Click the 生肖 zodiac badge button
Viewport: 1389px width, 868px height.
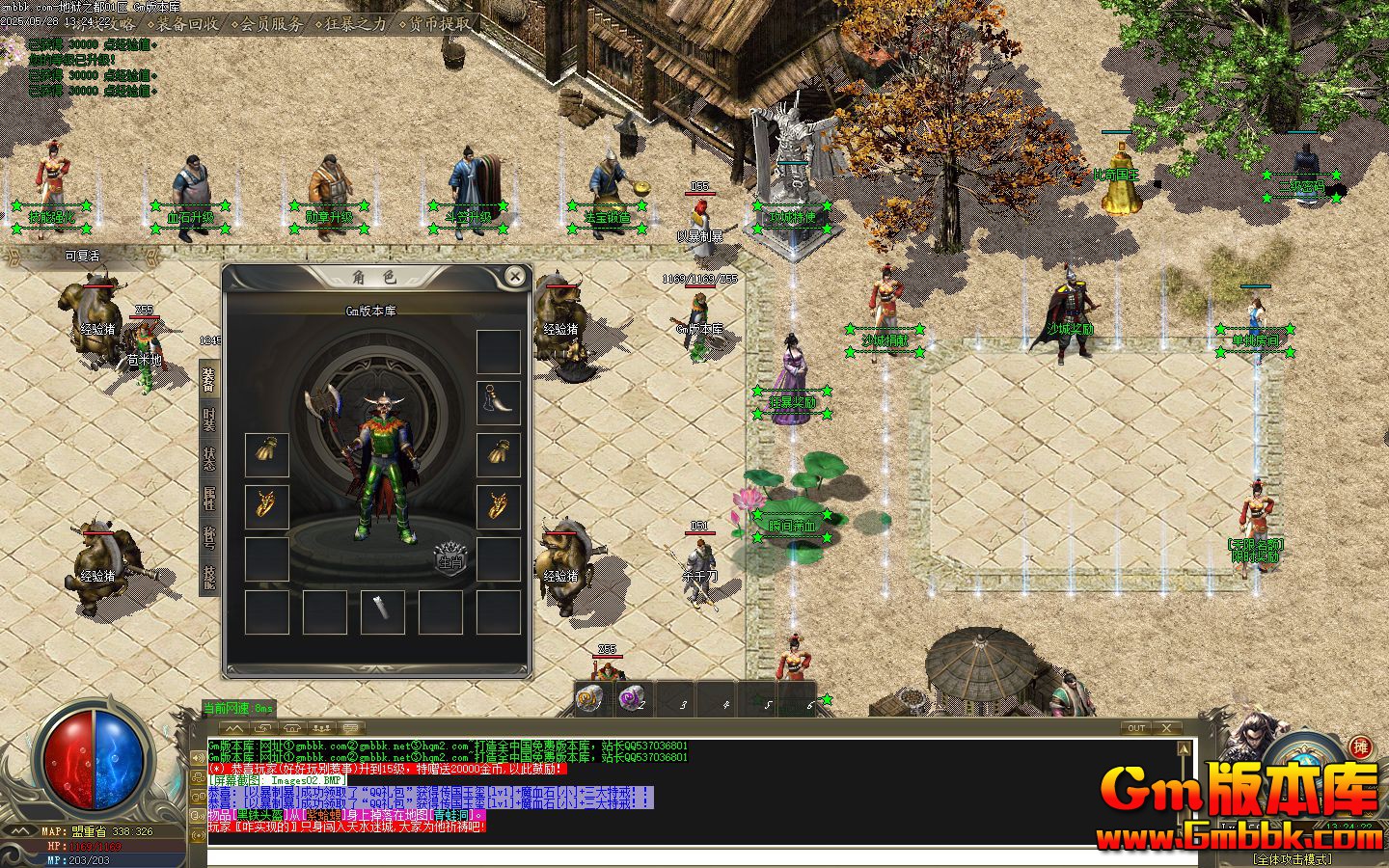tap(450, 559)
